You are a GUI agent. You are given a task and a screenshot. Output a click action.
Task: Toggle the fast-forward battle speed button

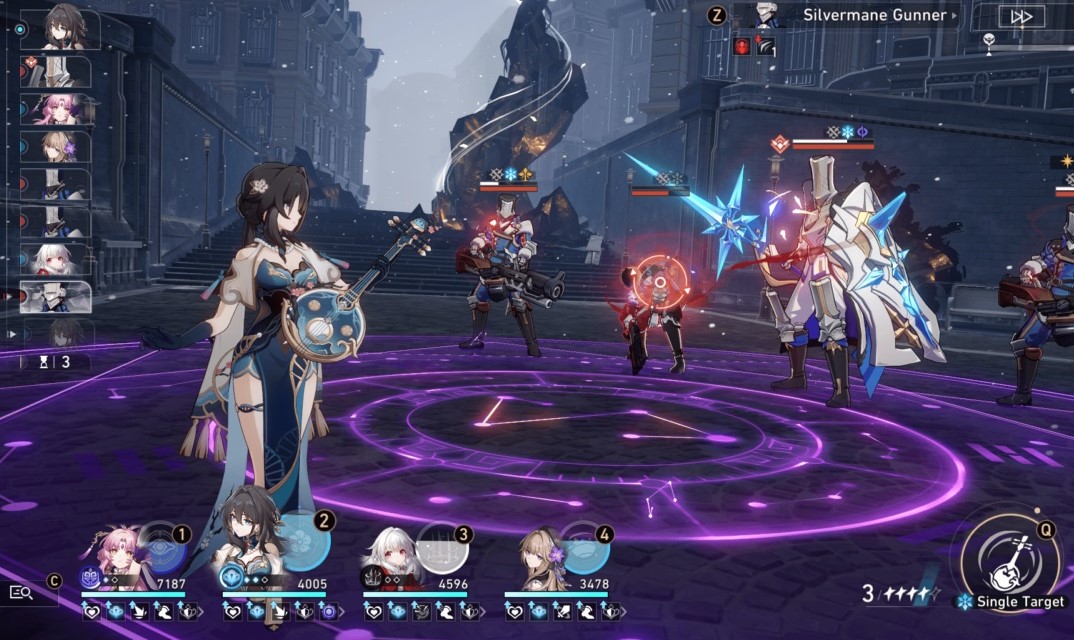(x=1021, y=16)
